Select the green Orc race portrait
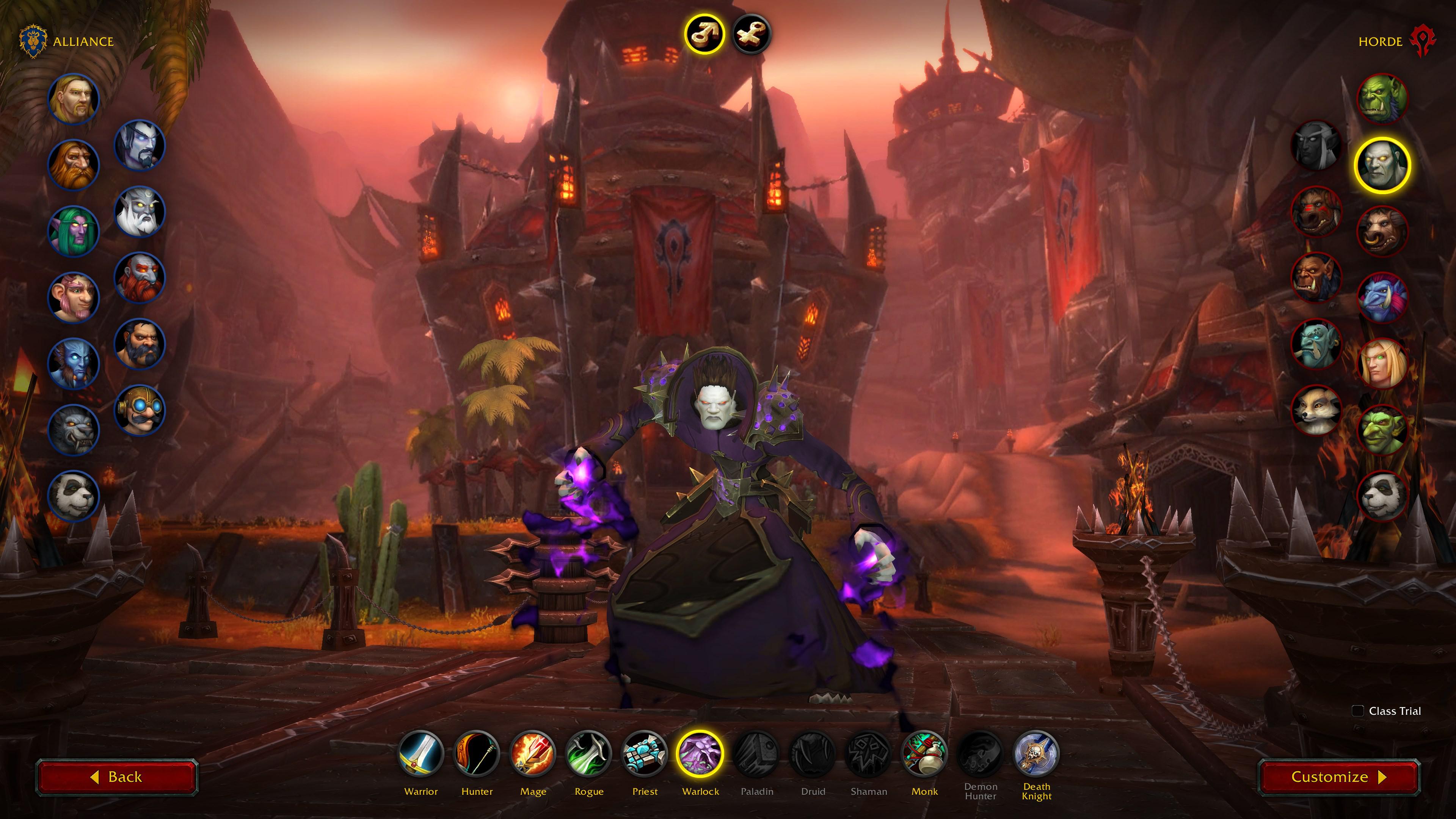 point(1382,99)
